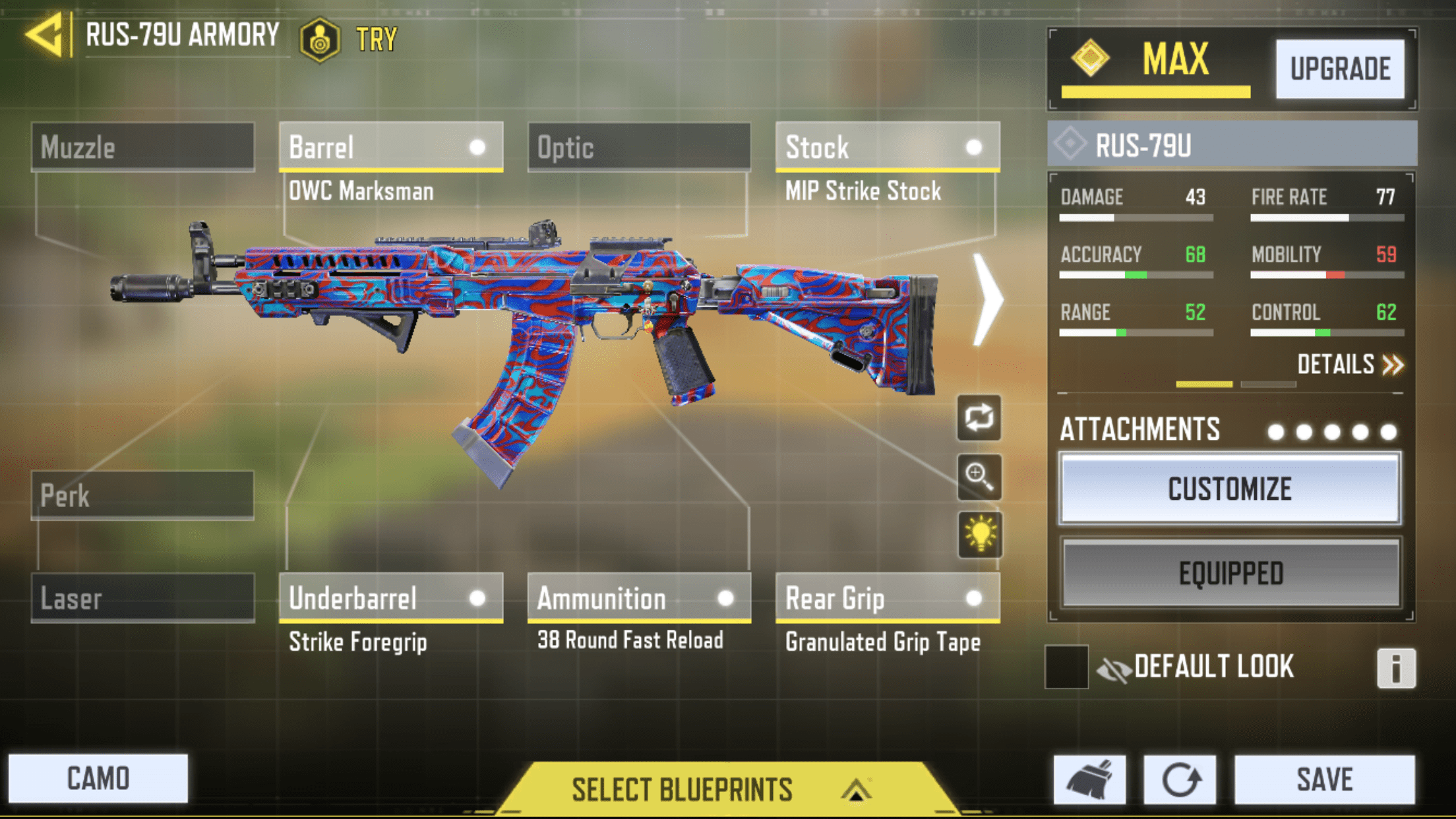Select the Stock attachment slot
The width and height of the screenshot is (1456, 819).
pos(887,147)
